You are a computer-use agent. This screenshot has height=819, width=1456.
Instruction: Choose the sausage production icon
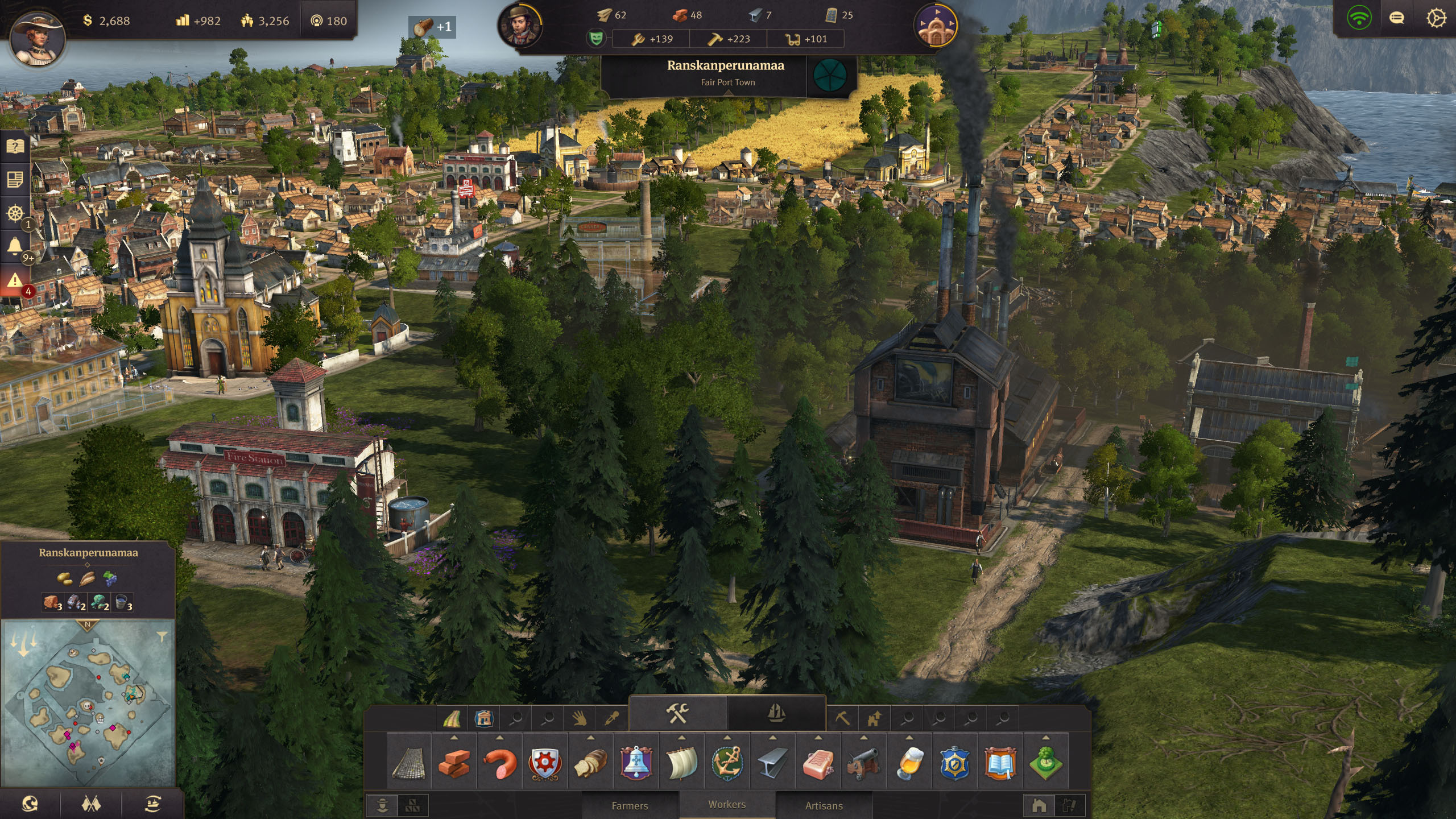pyautogui.click(x=499, y=763)
